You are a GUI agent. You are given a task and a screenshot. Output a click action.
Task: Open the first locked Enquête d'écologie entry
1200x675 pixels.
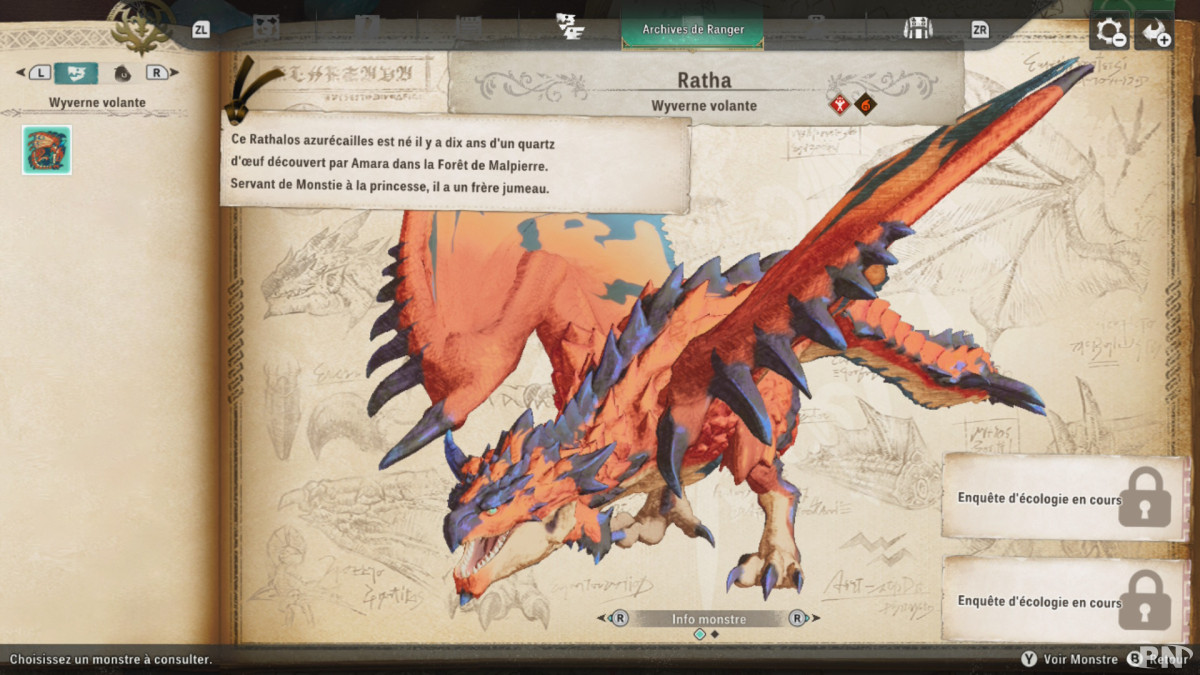(x=1064, y=498)
